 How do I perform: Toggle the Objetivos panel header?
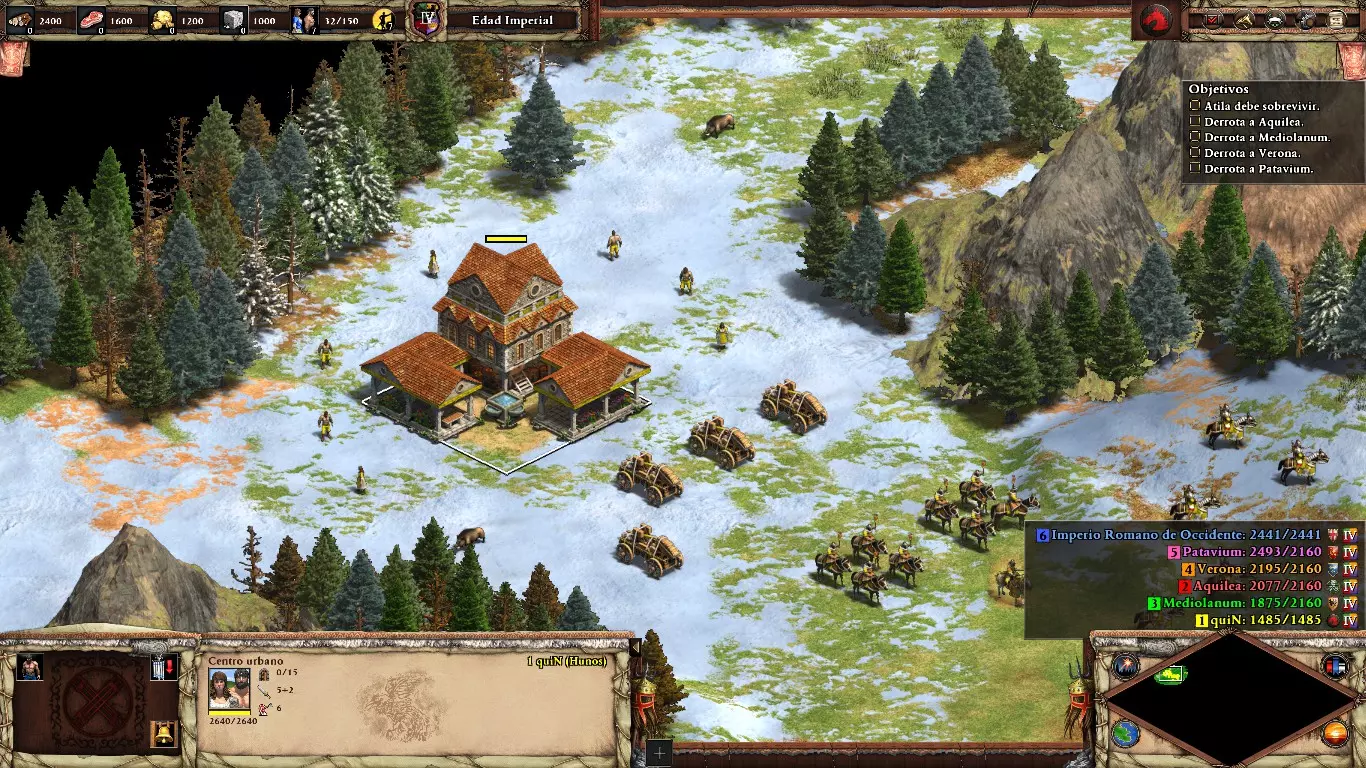point(1218,89)
